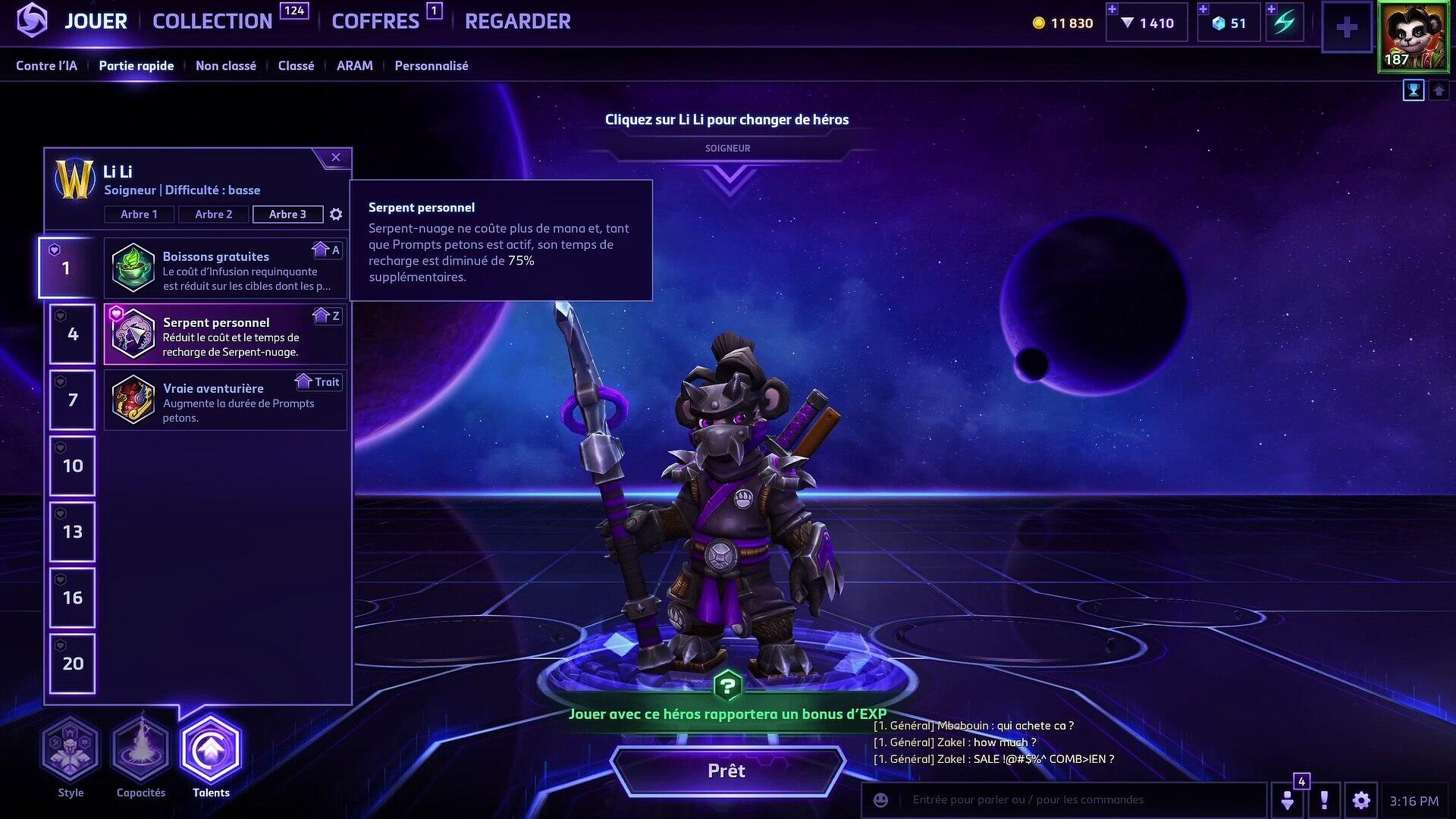Choose the ARAM game mode
Image resolution: width=1456 pixels, height=819 pixels.
coord(354,66)
